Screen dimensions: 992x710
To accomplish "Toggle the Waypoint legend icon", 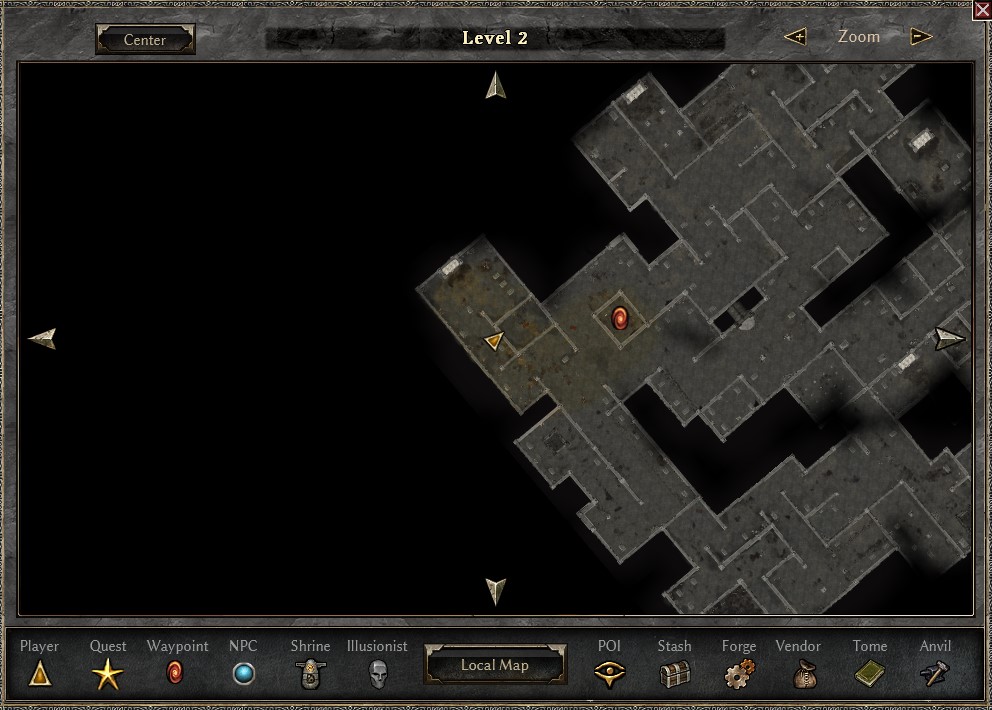I will coord(176,672).
